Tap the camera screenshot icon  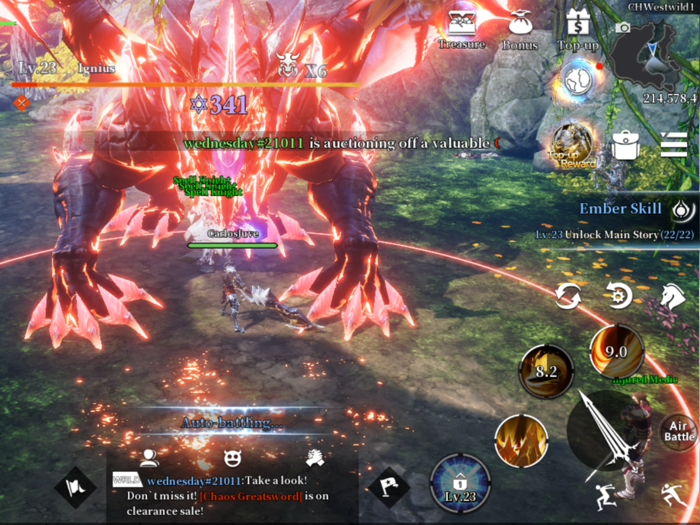pos(623,26)
